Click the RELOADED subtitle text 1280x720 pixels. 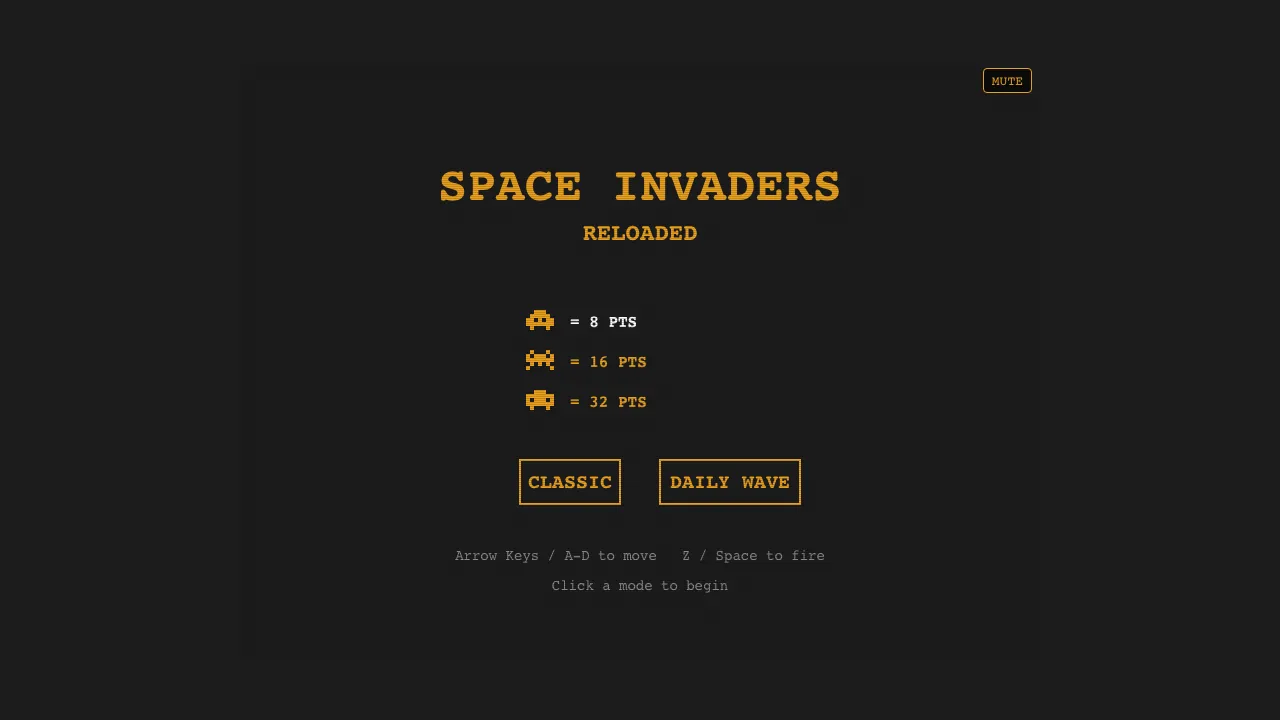[x=640, y=233]
